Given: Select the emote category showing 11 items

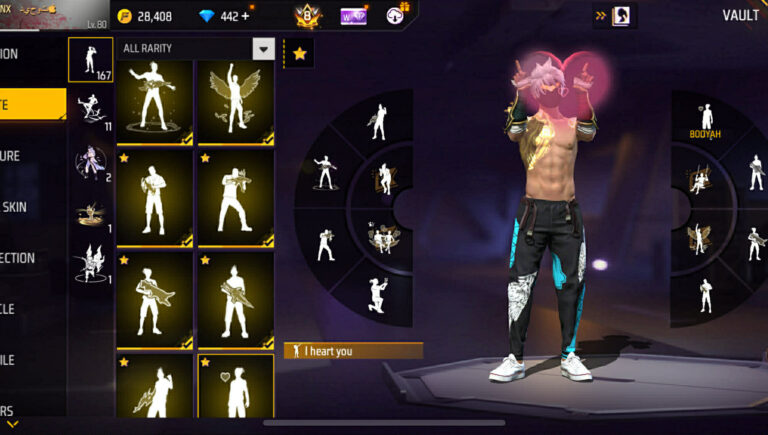Looking at the screenshot, I should click(90, 109).
